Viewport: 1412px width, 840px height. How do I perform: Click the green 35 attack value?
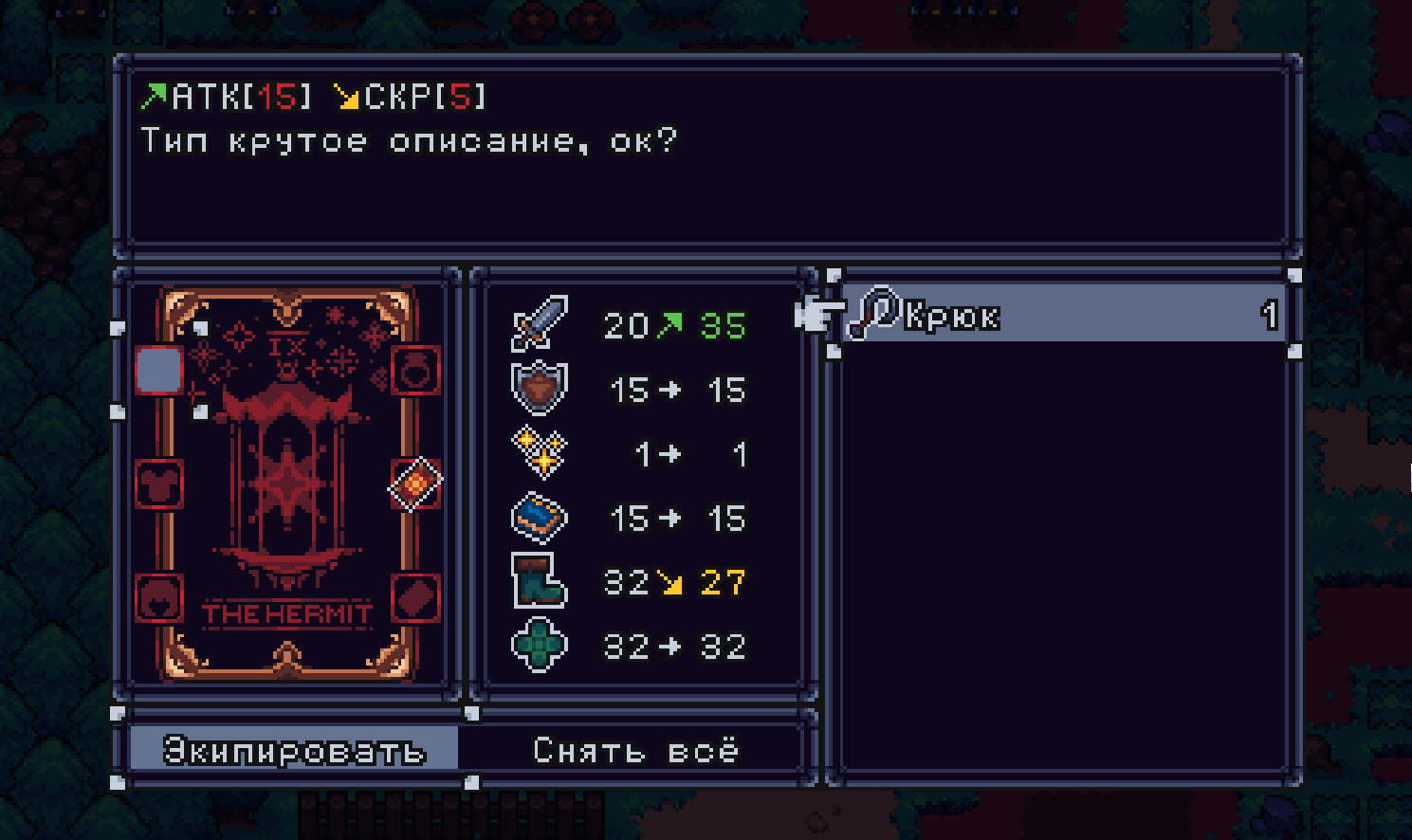pos(723,325)
